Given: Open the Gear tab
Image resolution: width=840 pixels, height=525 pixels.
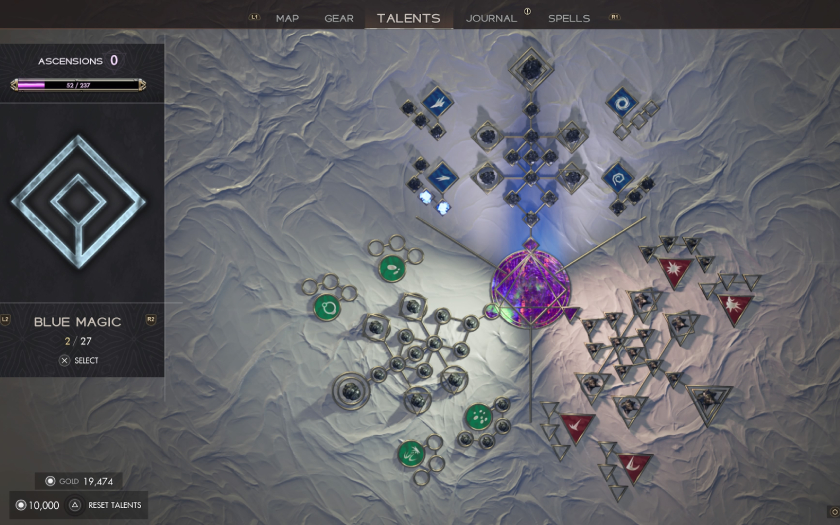Looking at the screenshot, I should (x=339, y=18).
